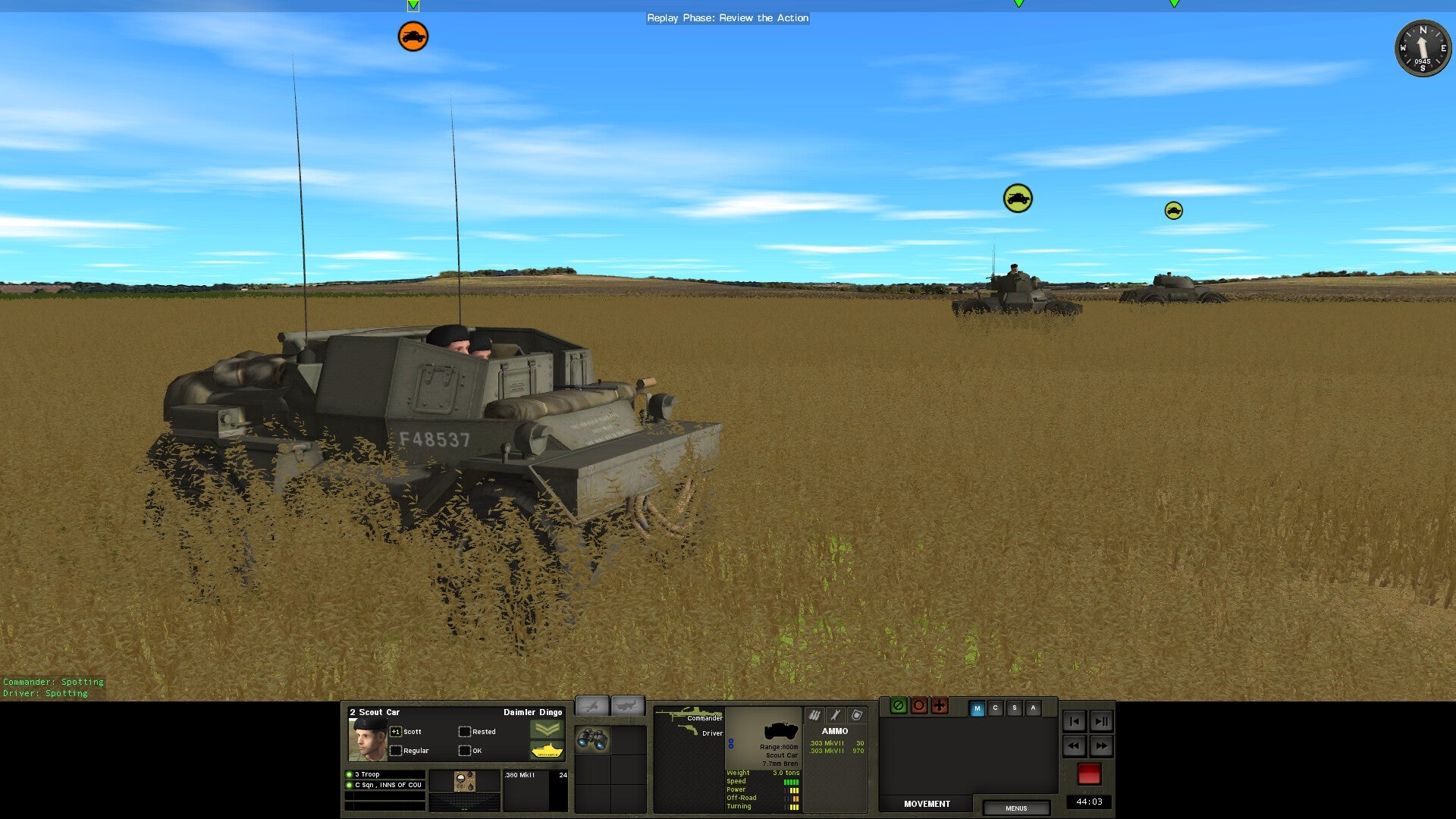Click the orange vehicle marker above the Dingo

(412, 36)
